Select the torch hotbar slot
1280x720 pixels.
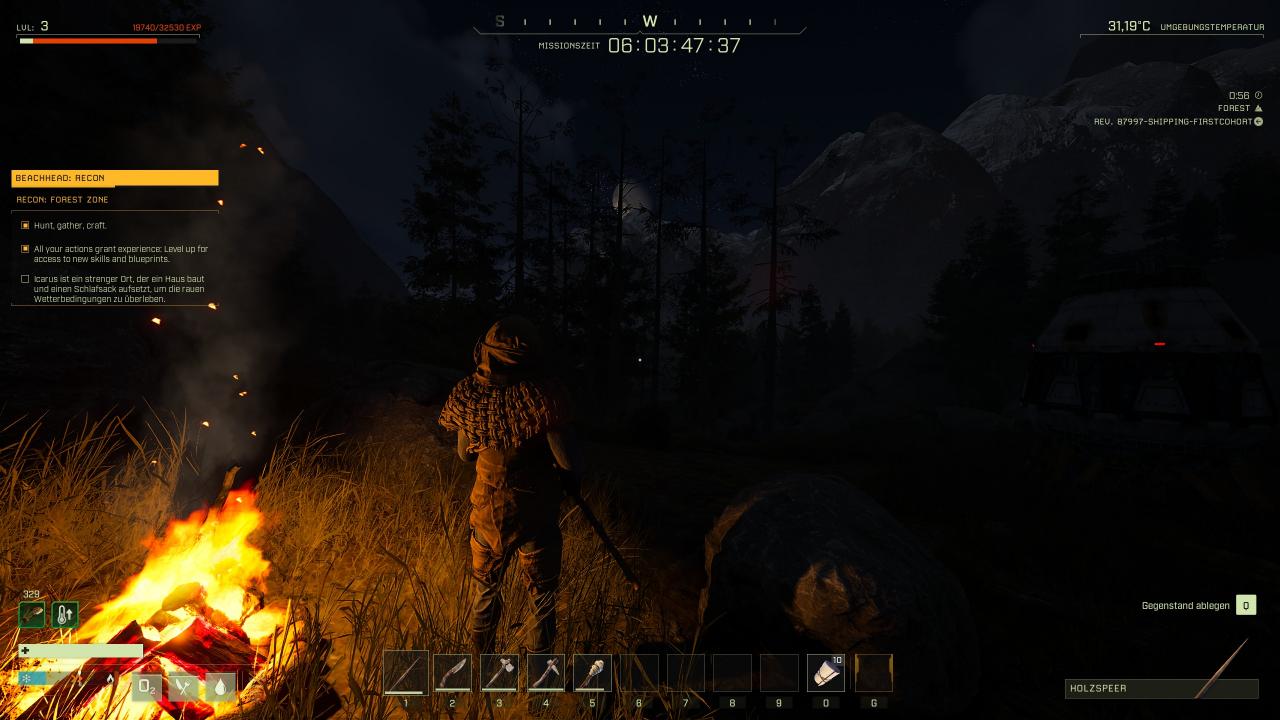tap(592, 673)
